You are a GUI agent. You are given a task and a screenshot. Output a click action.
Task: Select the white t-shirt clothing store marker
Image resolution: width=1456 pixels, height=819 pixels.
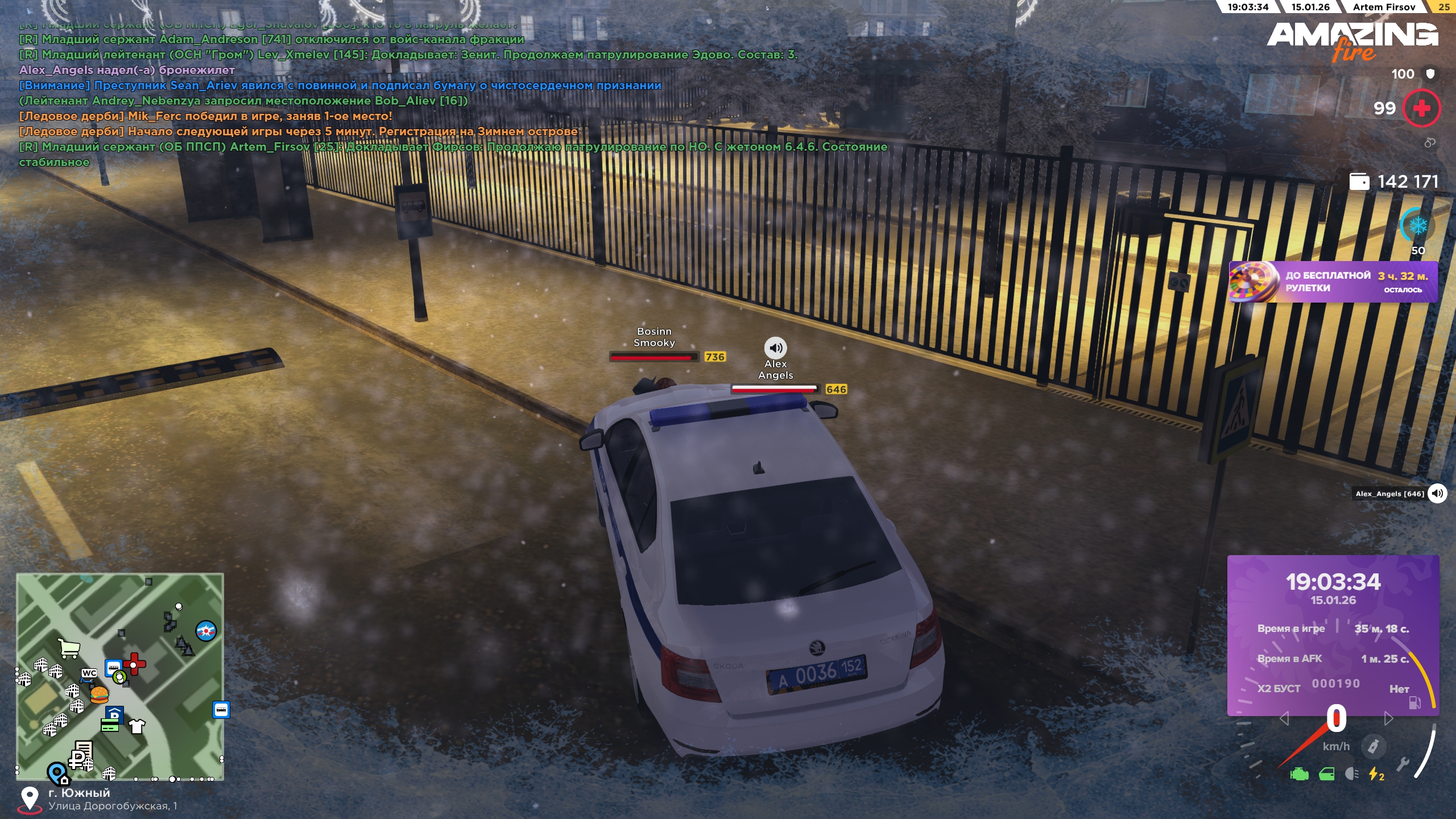[137, 726]
